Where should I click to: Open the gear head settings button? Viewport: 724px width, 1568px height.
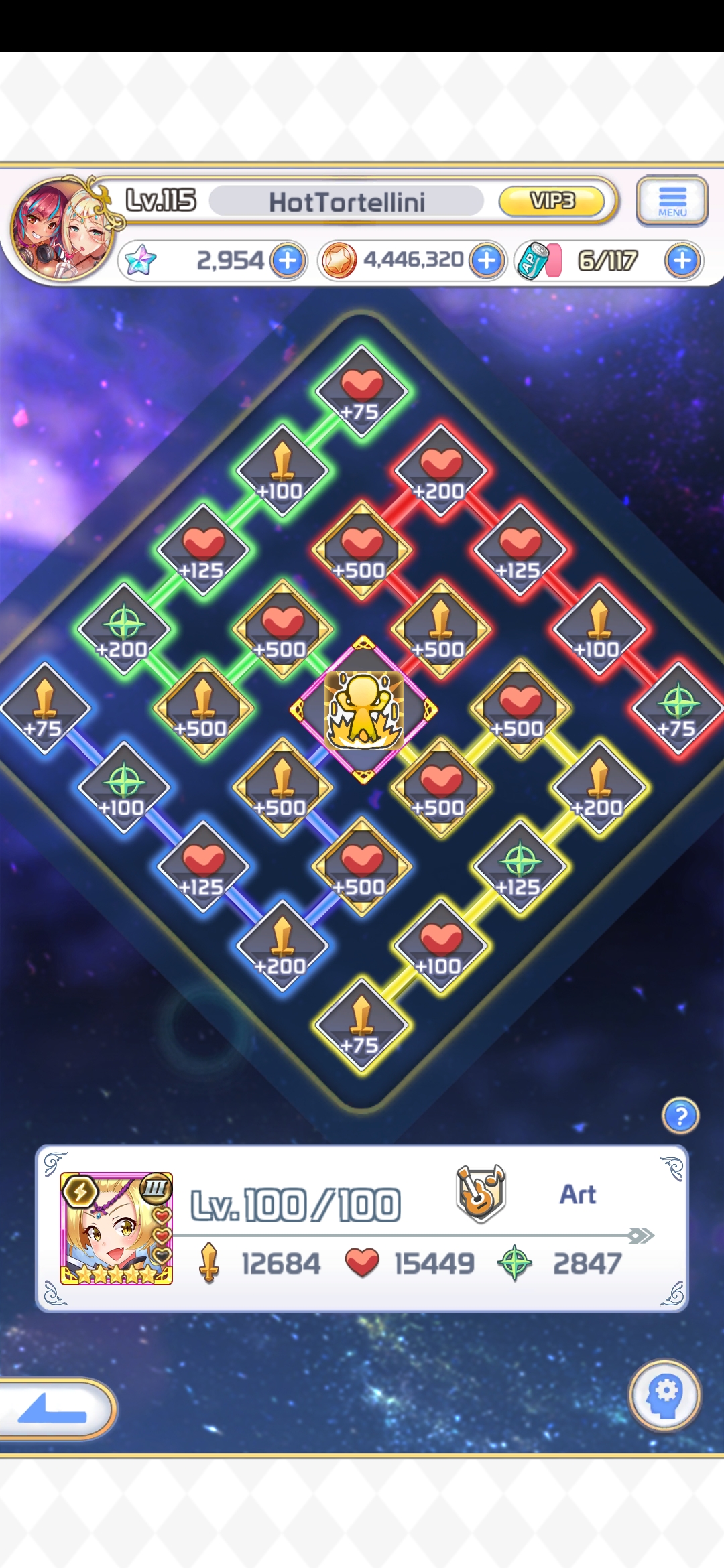pyautogui.click(x=665, y=1395)
